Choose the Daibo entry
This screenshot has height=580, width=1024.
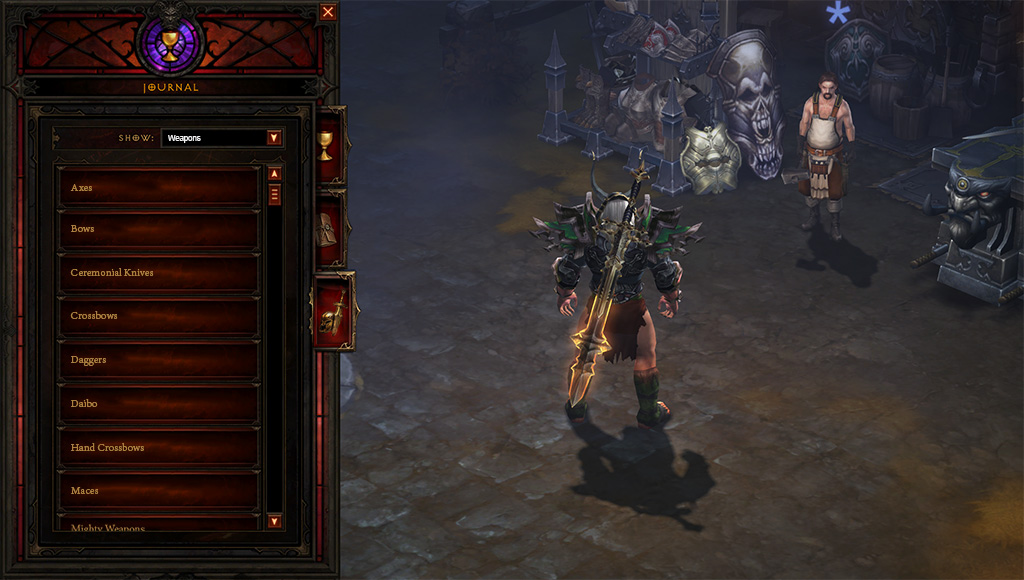[159, 404]
